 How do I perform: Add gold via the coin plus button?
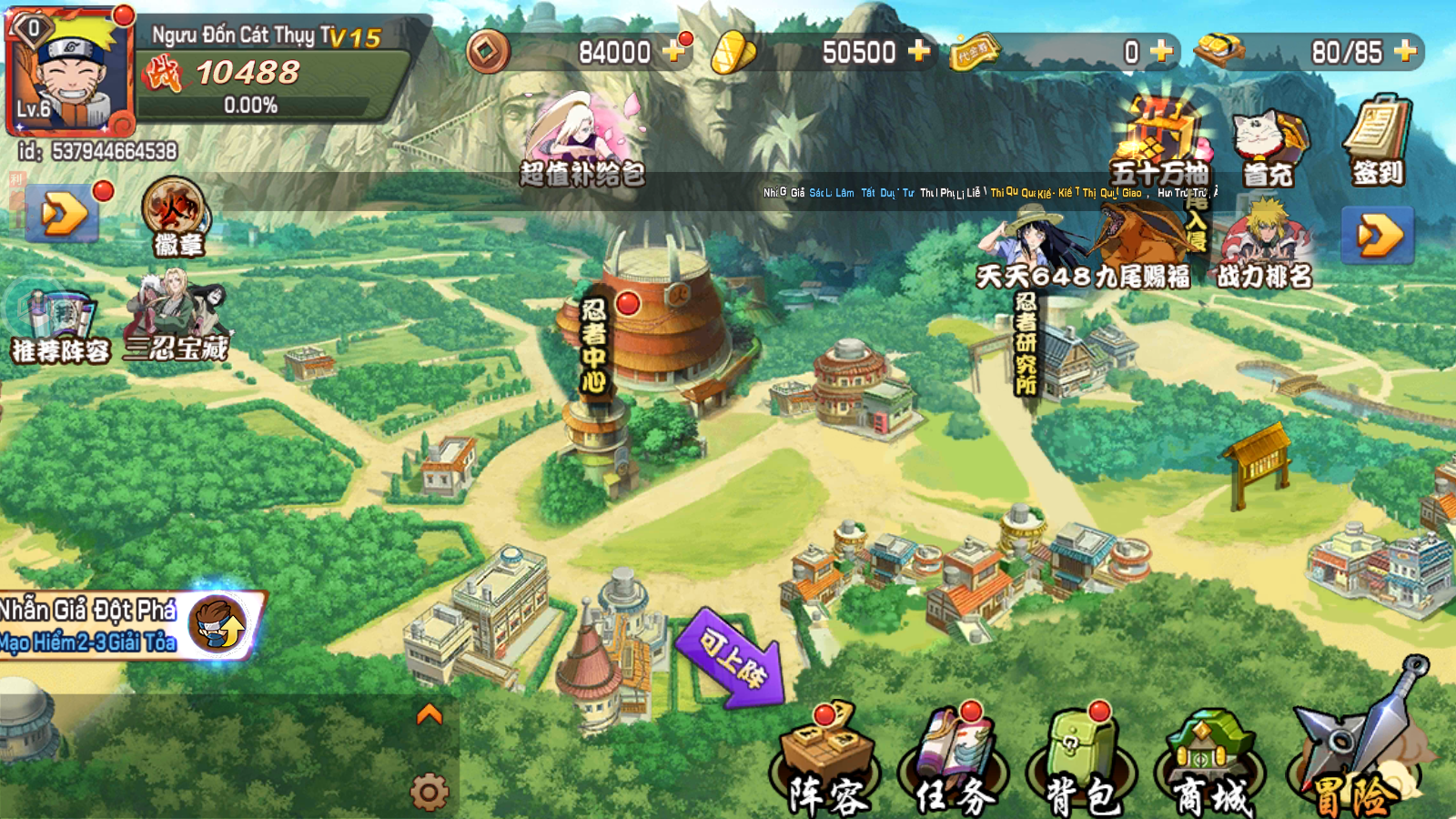(x=675, y=53)
